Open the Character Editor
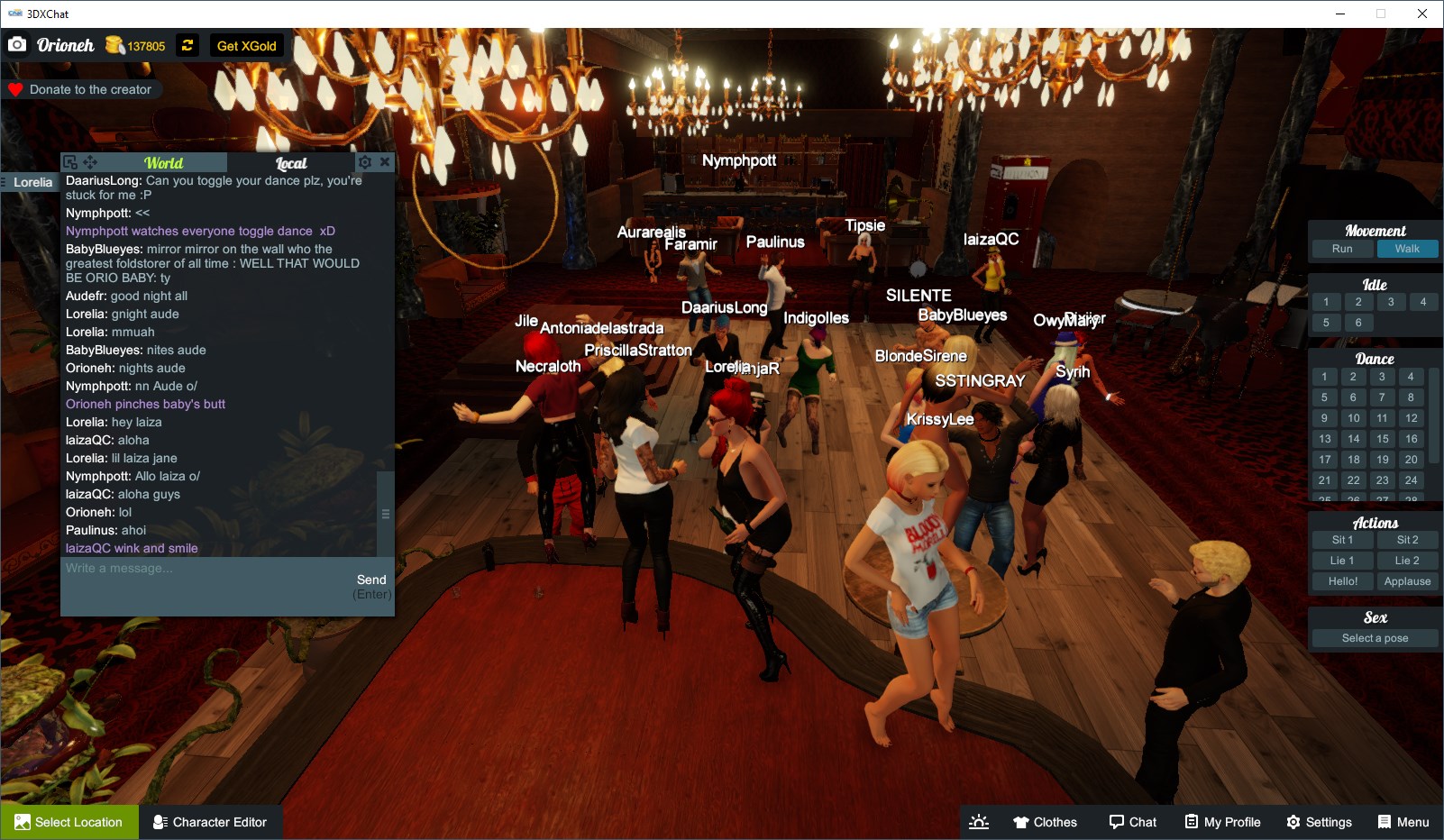1444x840 pixels. pyautogui.click(x=210, y=821)
